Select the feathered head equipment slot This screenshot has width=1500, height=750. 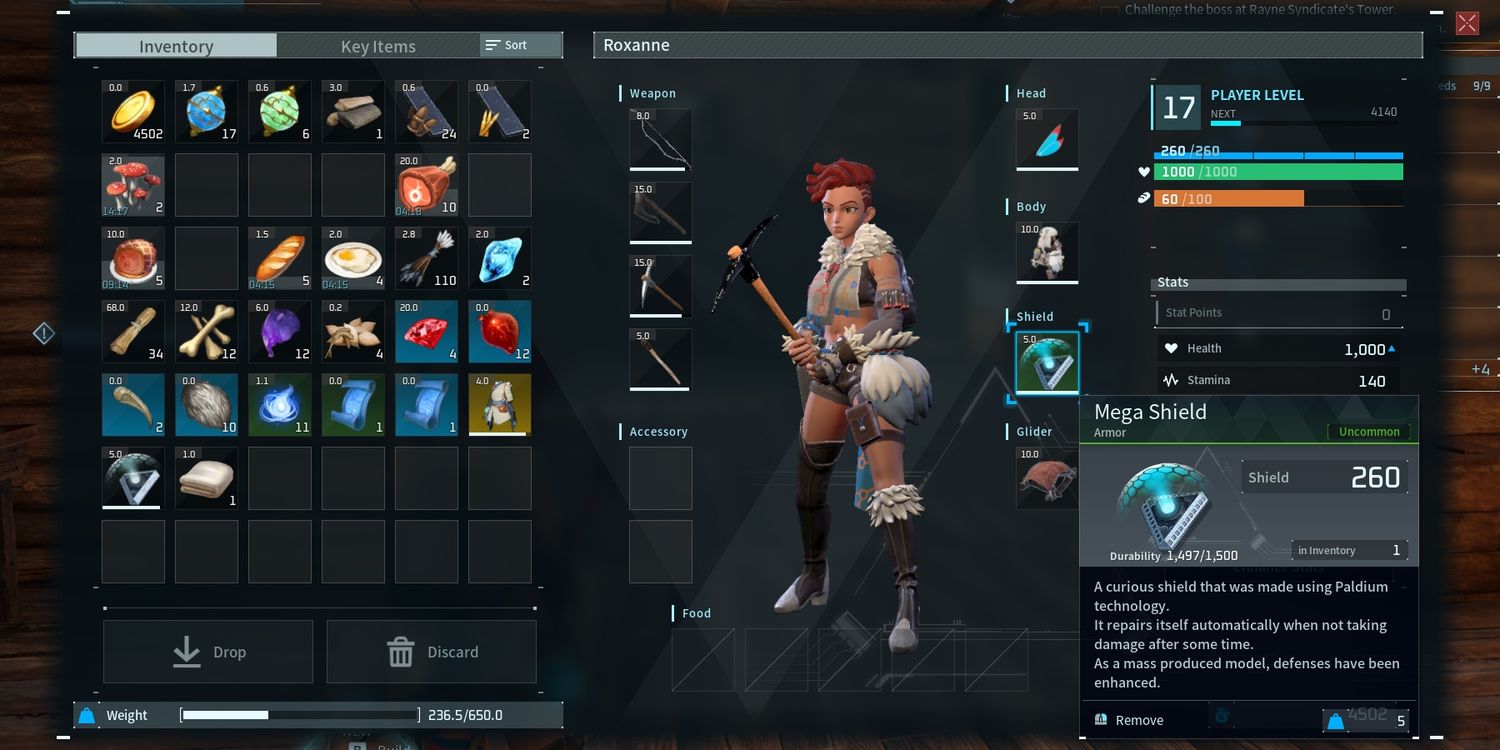[1047, 139]
